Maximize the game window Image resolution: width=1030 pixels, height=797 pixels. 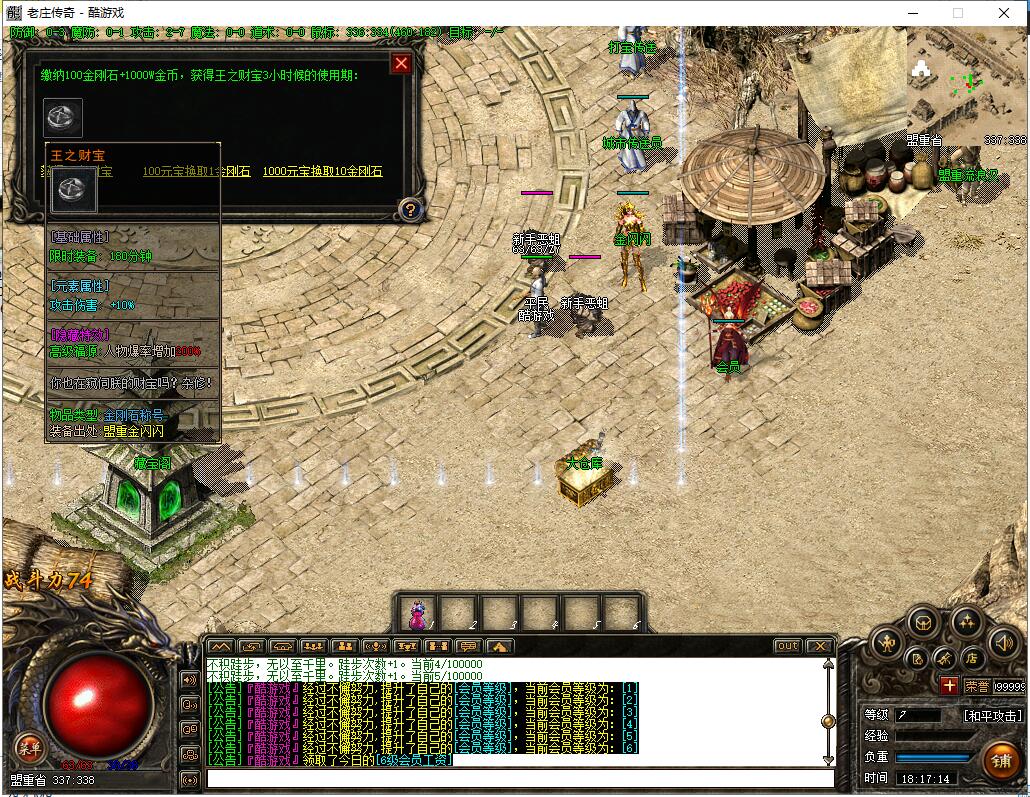pos(957,13)
